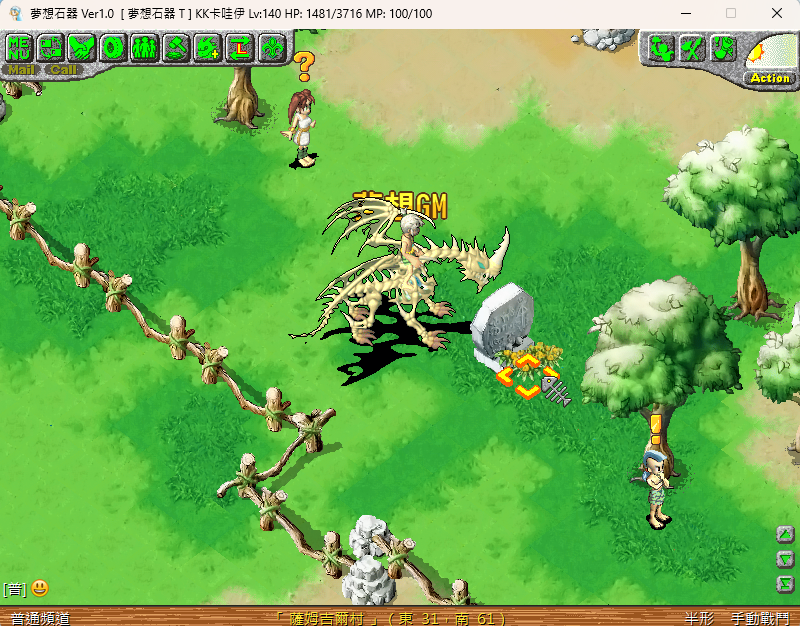Viewport: 800px width, 626px height.
Task: Switch the 普通頻道 chat channel label
Action: (x=40, y=618)
